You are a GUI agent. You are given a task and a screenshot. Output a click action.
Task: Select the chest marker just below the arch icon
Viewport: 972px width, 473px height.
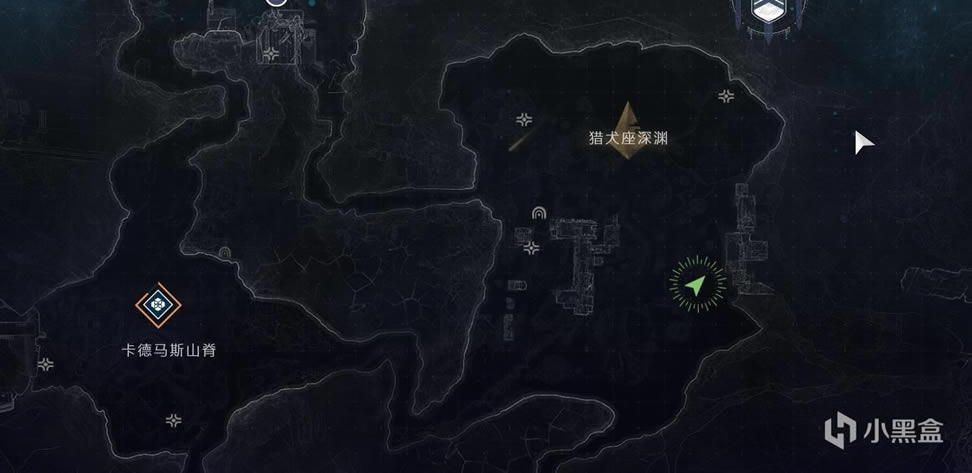point(534,247)
